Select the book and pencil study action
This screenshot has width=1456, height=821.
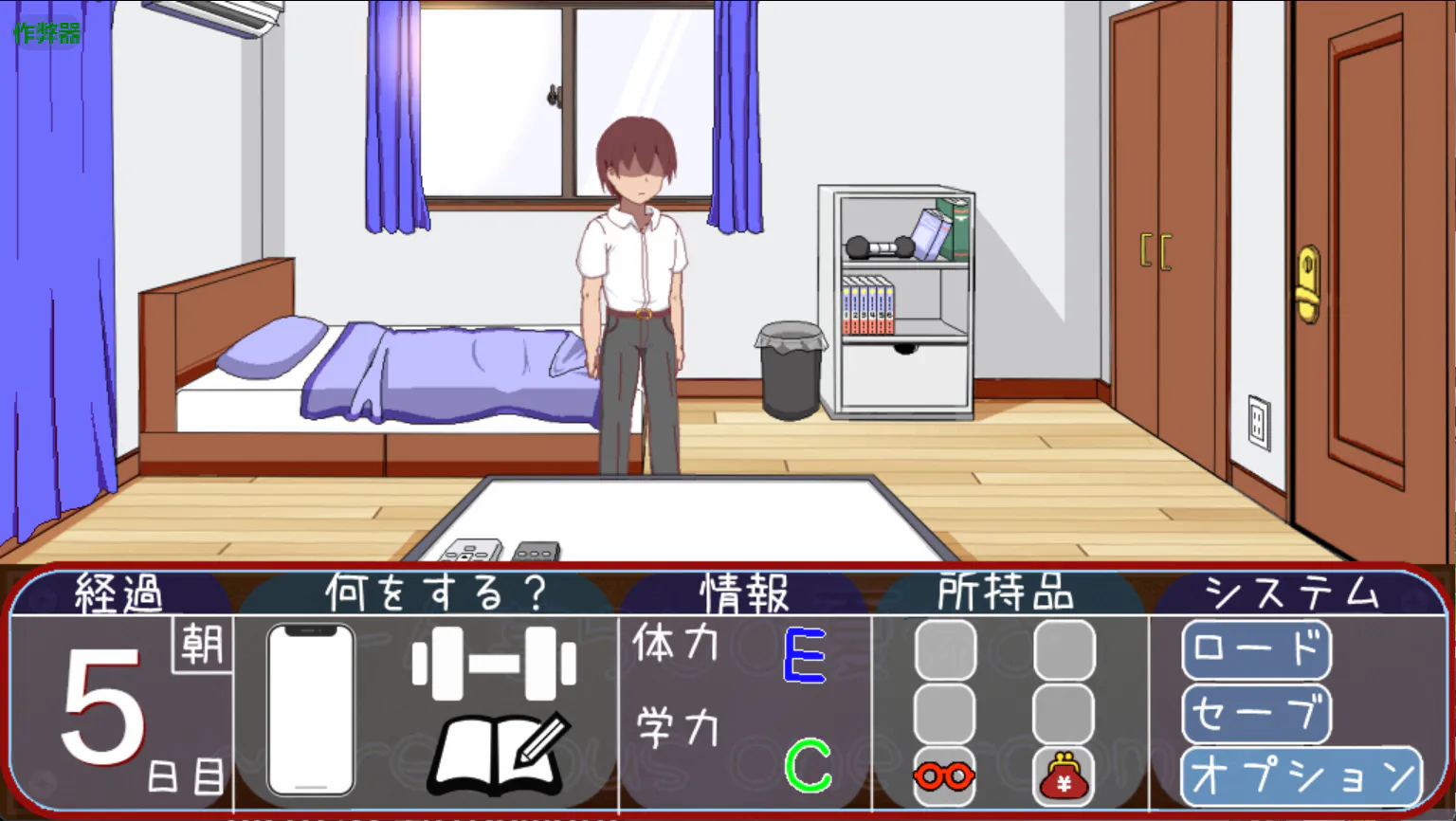point(500,756)
